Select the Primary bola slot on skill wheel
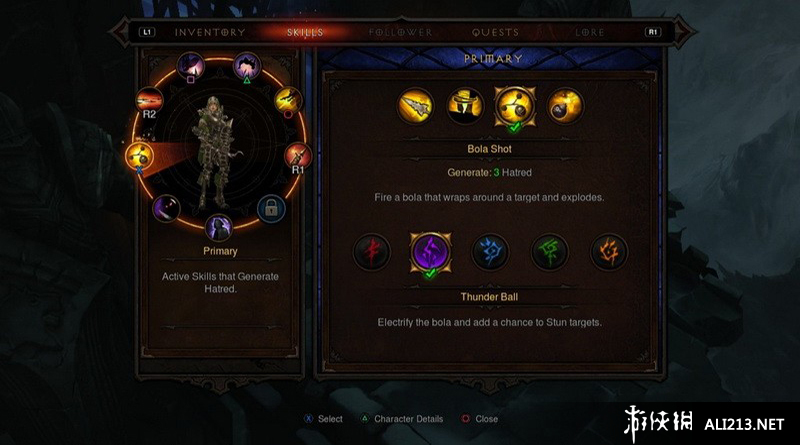This screenshot has height=445, width=800. tap(138, 155)
